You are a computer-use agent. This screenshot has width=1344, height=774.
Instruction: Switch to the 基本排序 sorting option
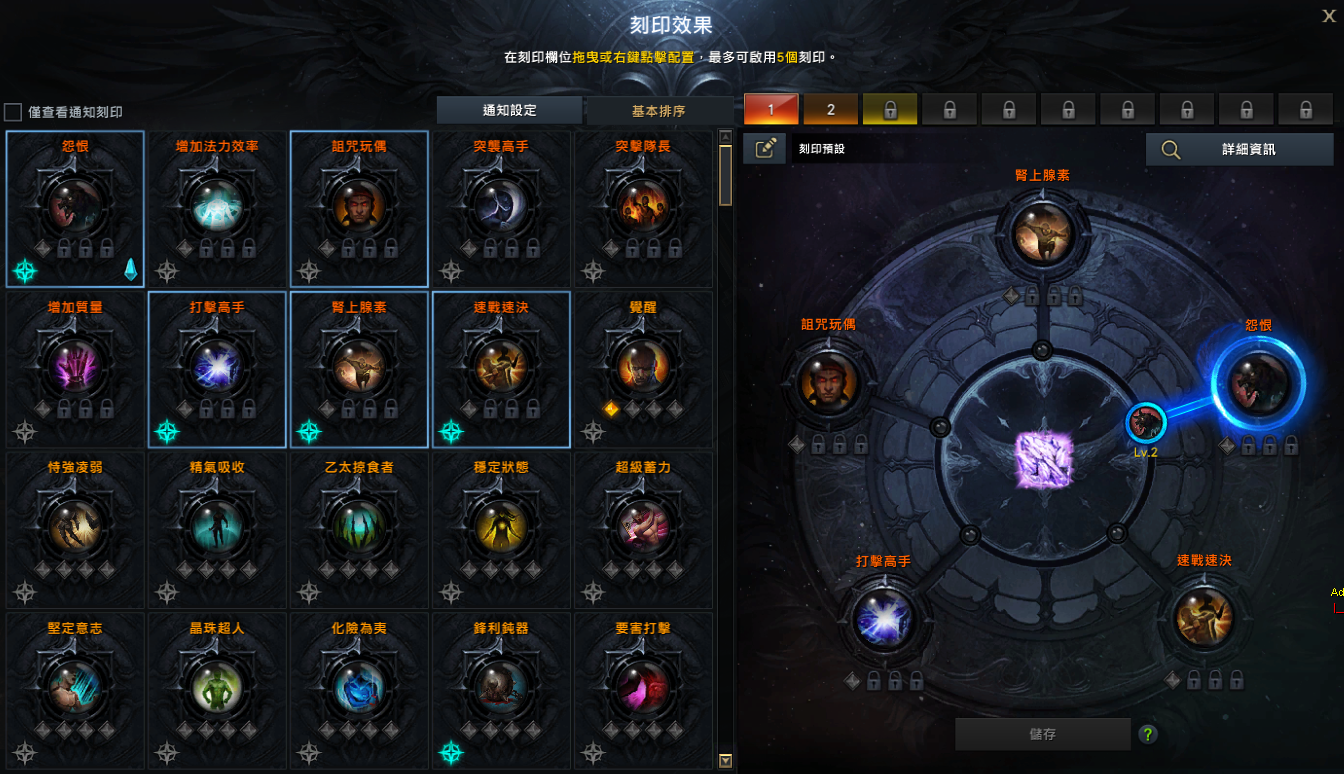(658, 110)
